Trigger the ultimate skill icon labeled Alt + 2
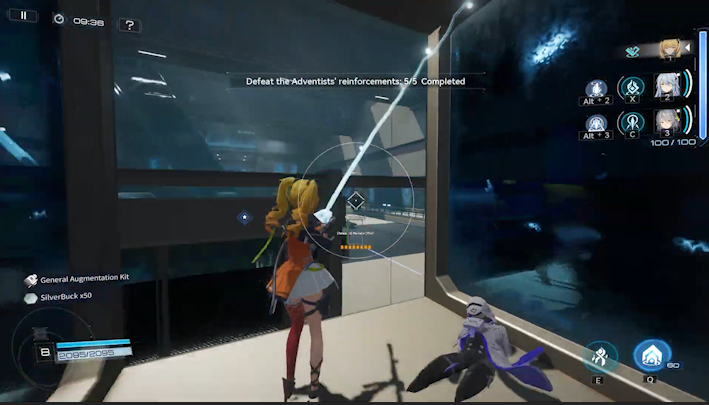709x405 pixels. pyautogui.click(x=596, y=89)
